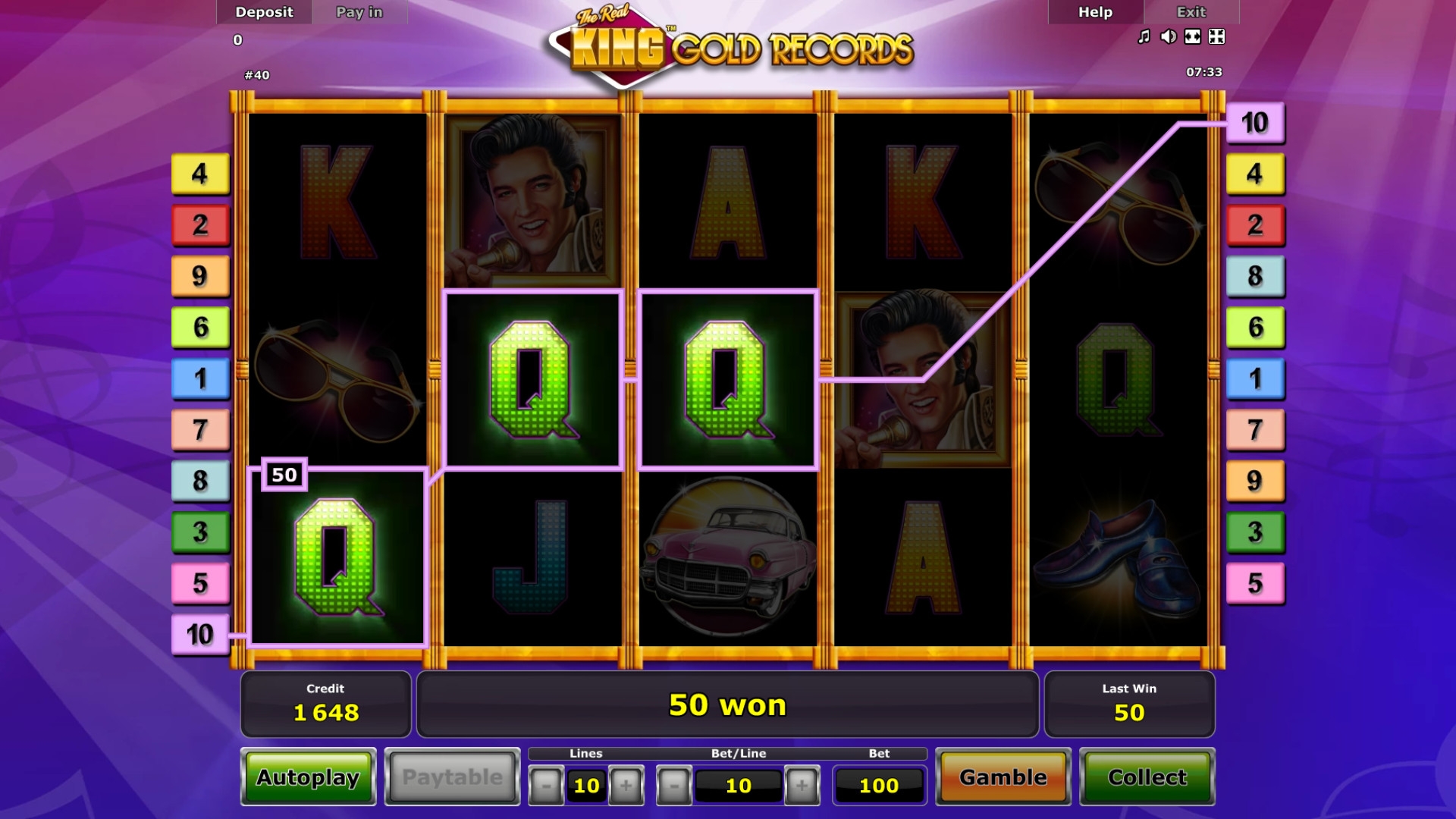
Task: Toggle the music note icon
Action: pos(1144,36)
